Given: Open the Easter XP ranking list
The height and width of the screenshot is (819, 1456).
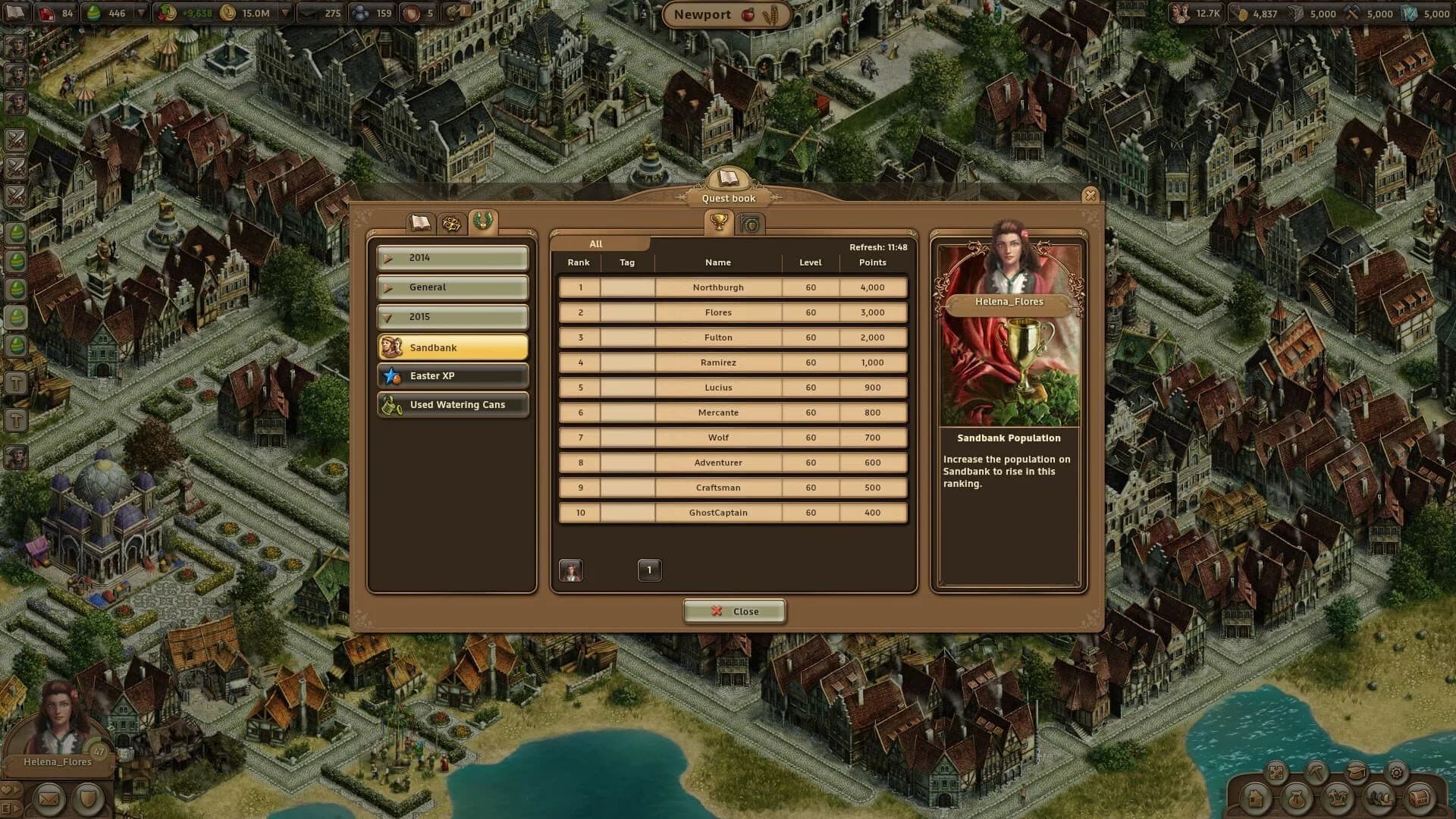Looking at the screenshot, I should click(x=452, y=375).
